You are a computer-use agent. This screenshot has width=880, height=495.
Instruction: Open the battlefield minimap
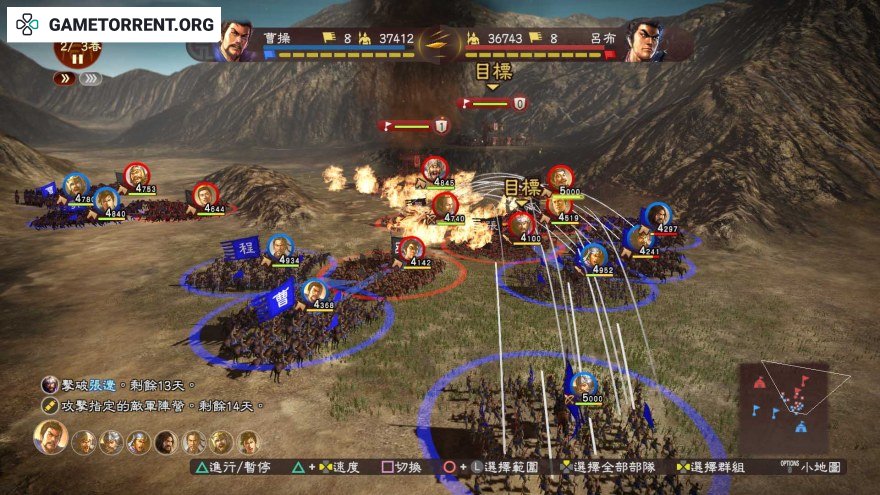[x=790, y=398]
